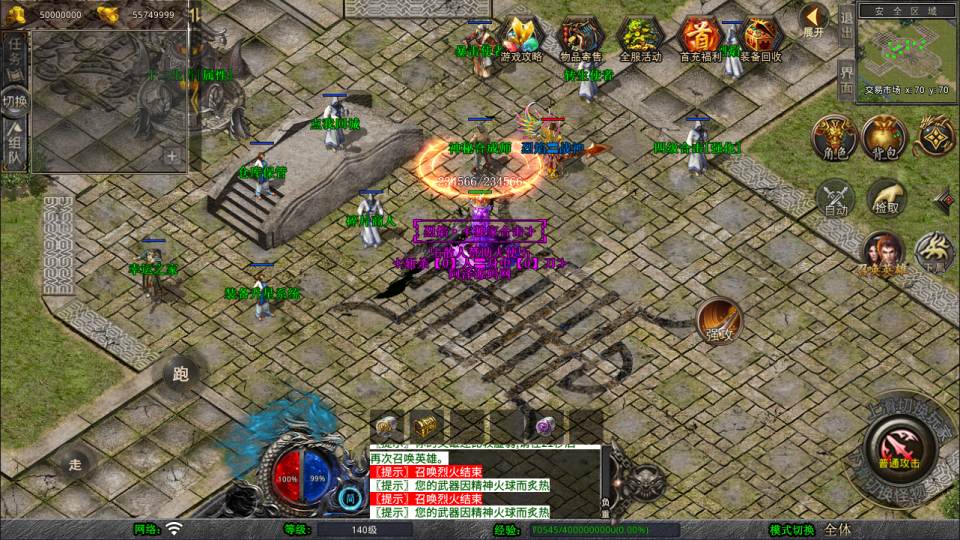This screenshot has width=960, height=540.
Task: Open the 背包 backpack
Action: tap(884, 137)
